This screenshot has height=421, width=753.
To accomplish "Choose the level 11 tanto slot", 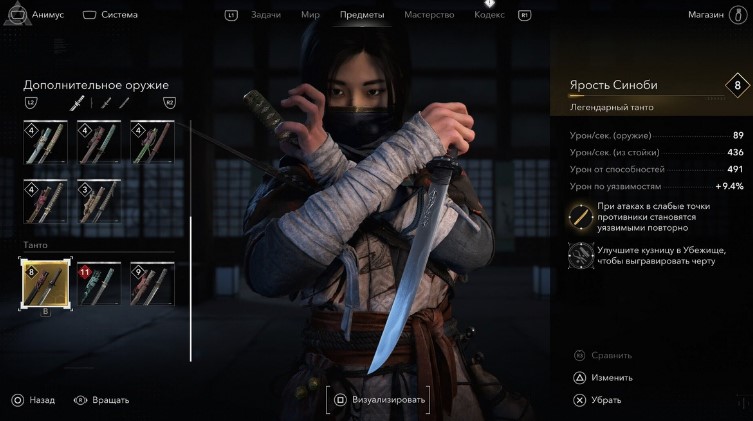I will click(99, 283).
